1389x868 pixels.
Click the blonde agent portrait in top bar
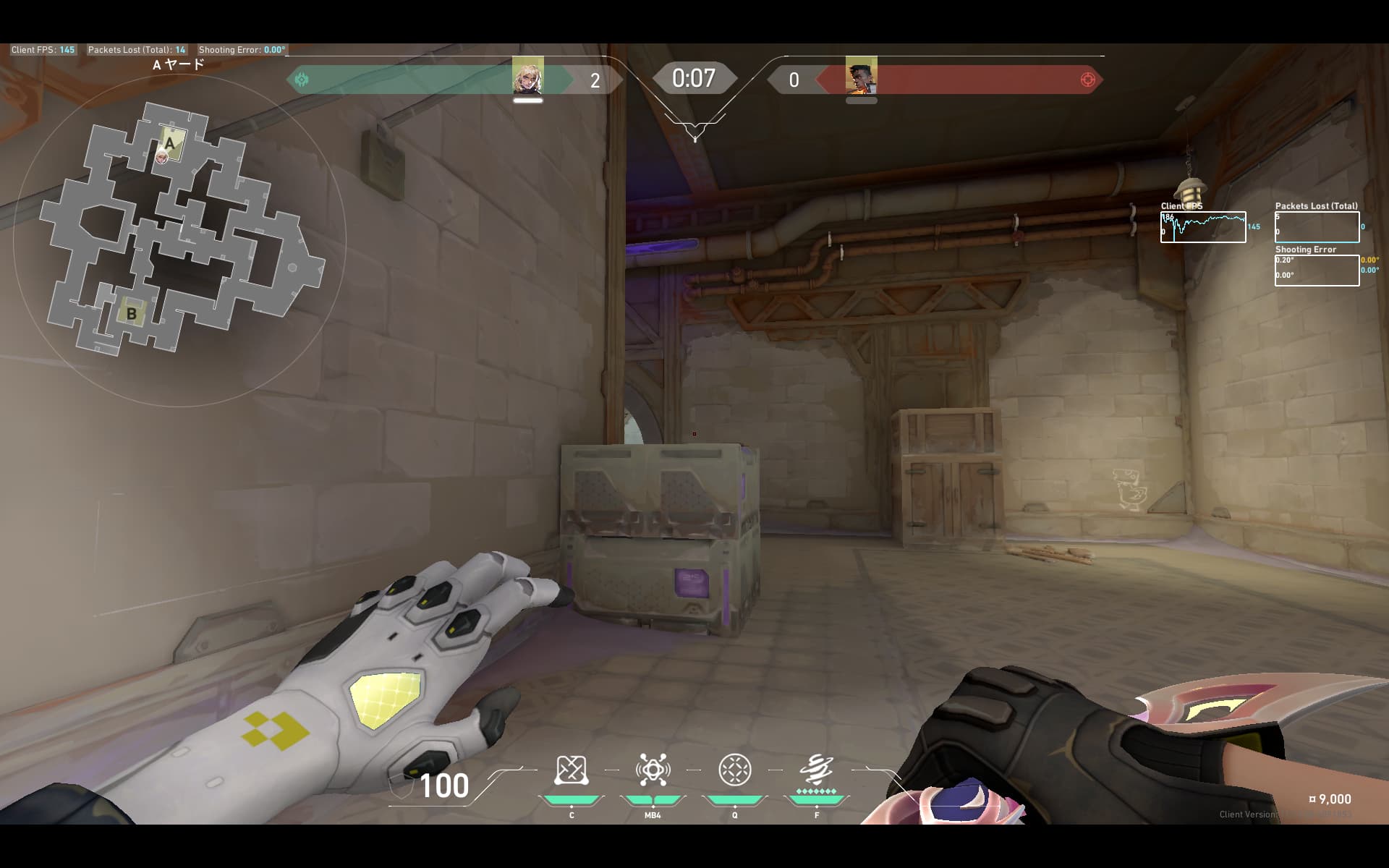click(x=527, y=77)
